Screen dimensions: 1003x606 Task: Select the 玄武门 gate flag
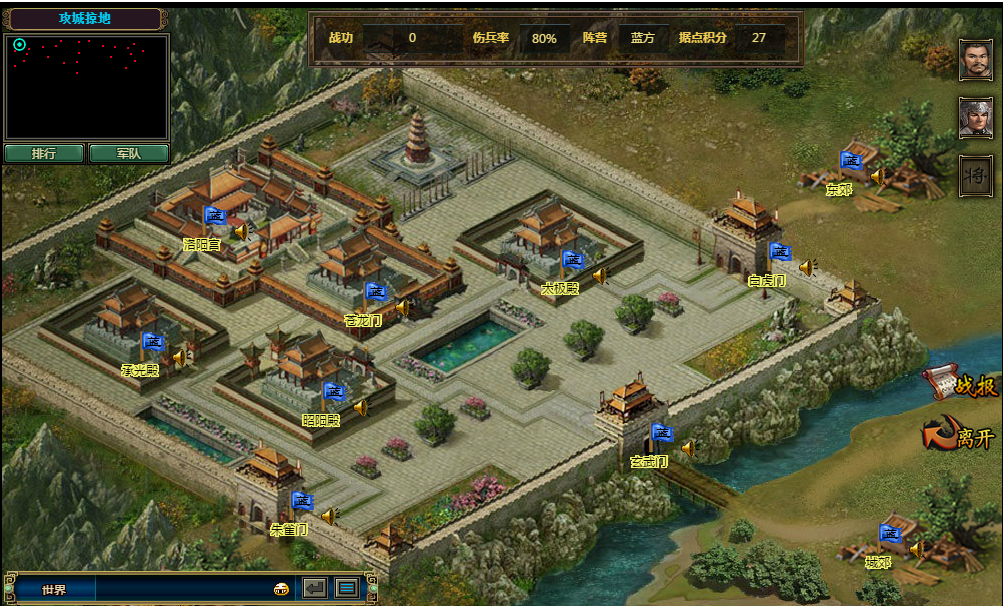[x=661, y=434]
